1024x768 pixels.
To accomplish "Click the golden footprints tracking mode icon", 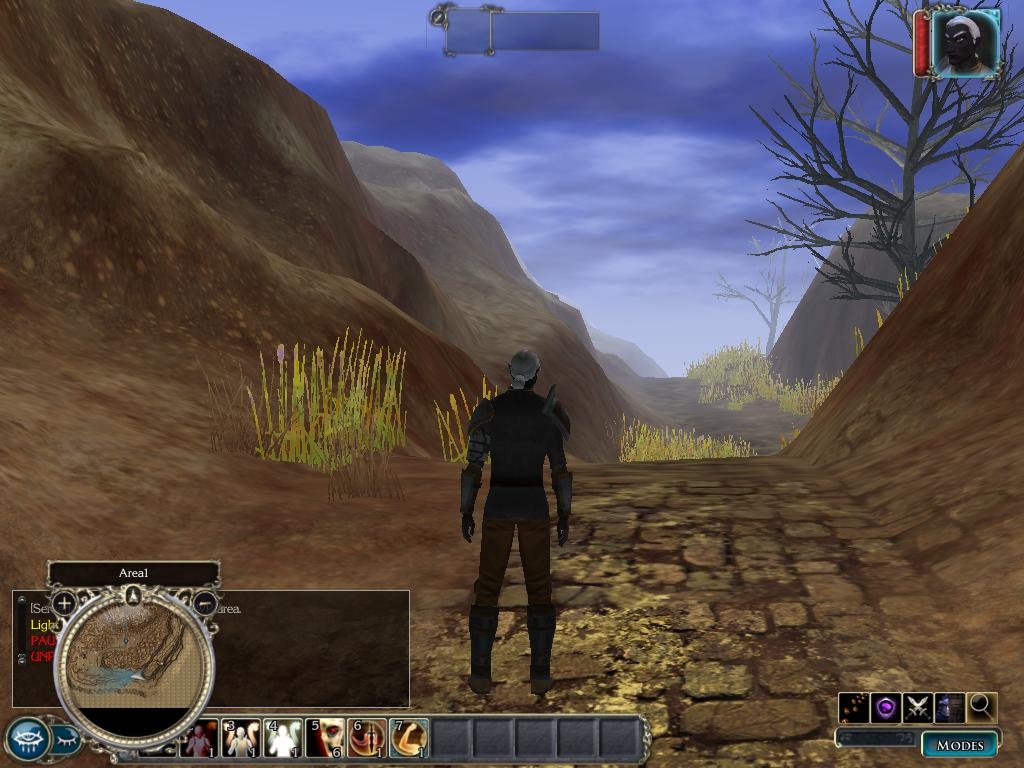I will click(x=854, y=707).
